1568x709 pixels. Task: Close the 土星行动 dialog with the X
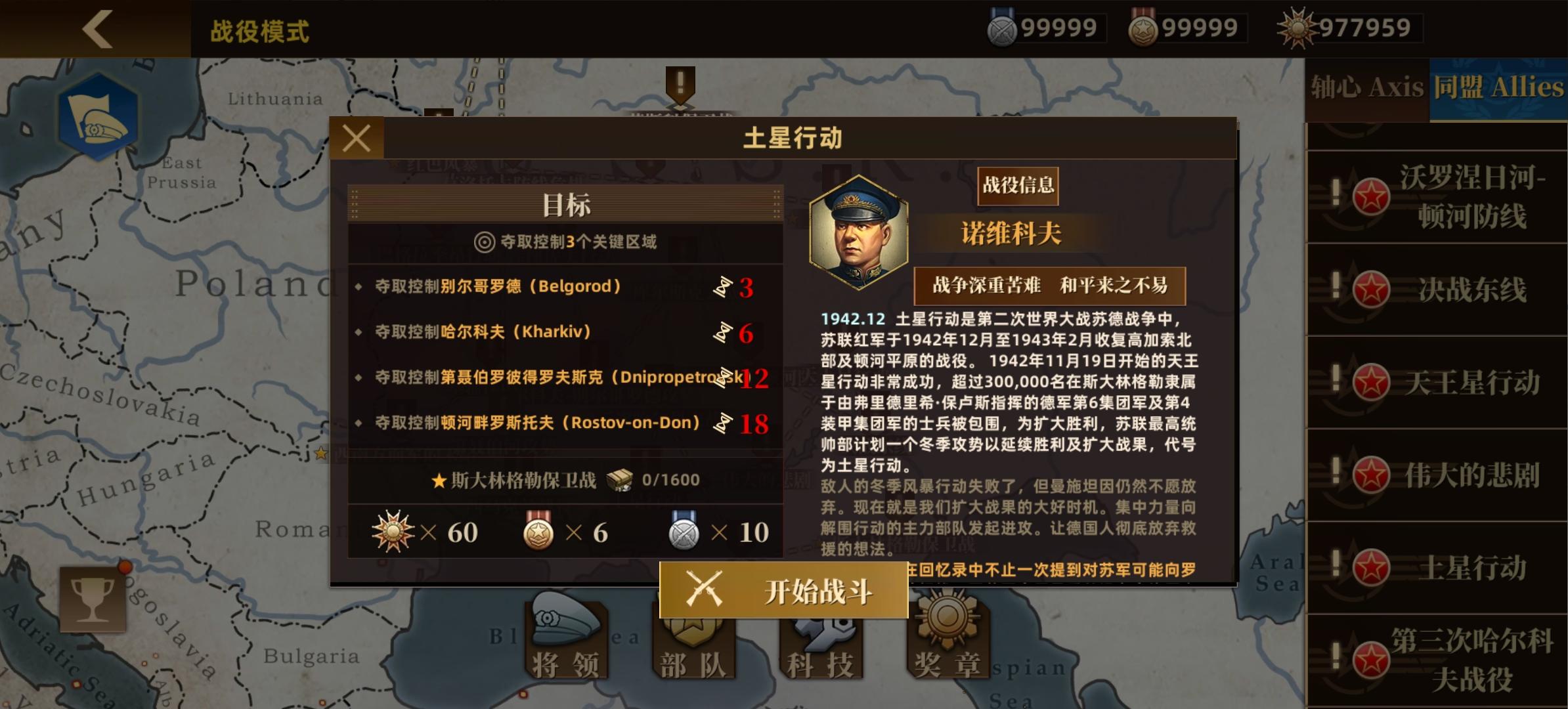click(x=357, y=137)
